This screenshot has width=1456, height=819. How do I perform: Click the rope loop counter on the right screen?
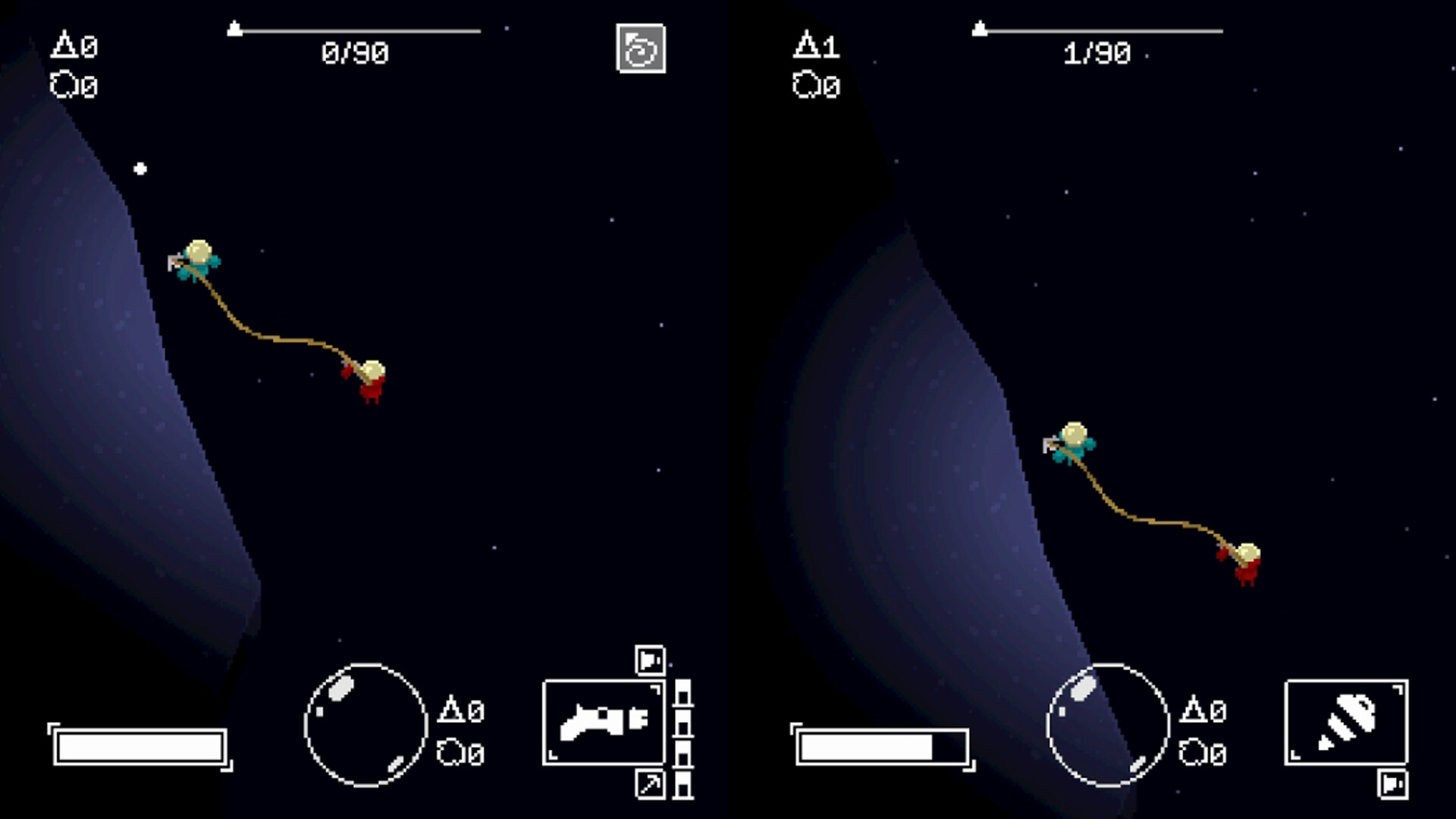[x=817, y=86]
